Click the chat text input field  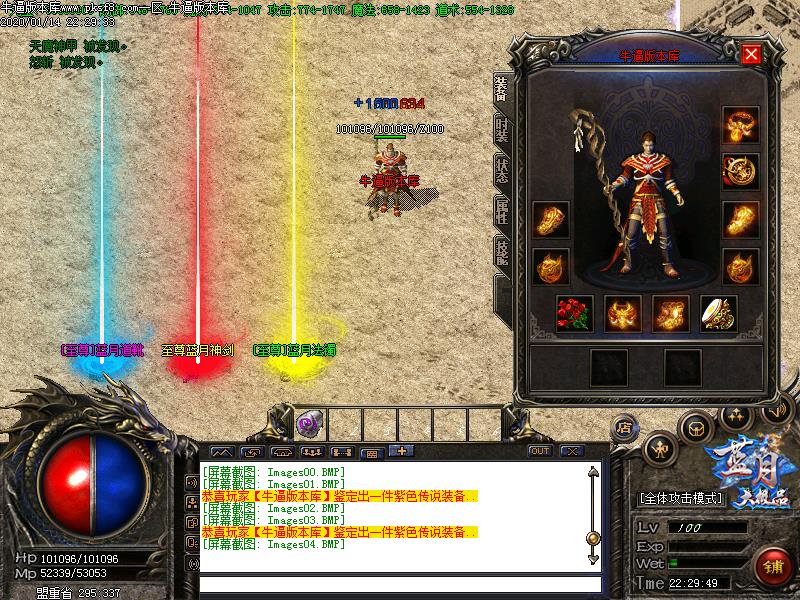pos(400,584)
